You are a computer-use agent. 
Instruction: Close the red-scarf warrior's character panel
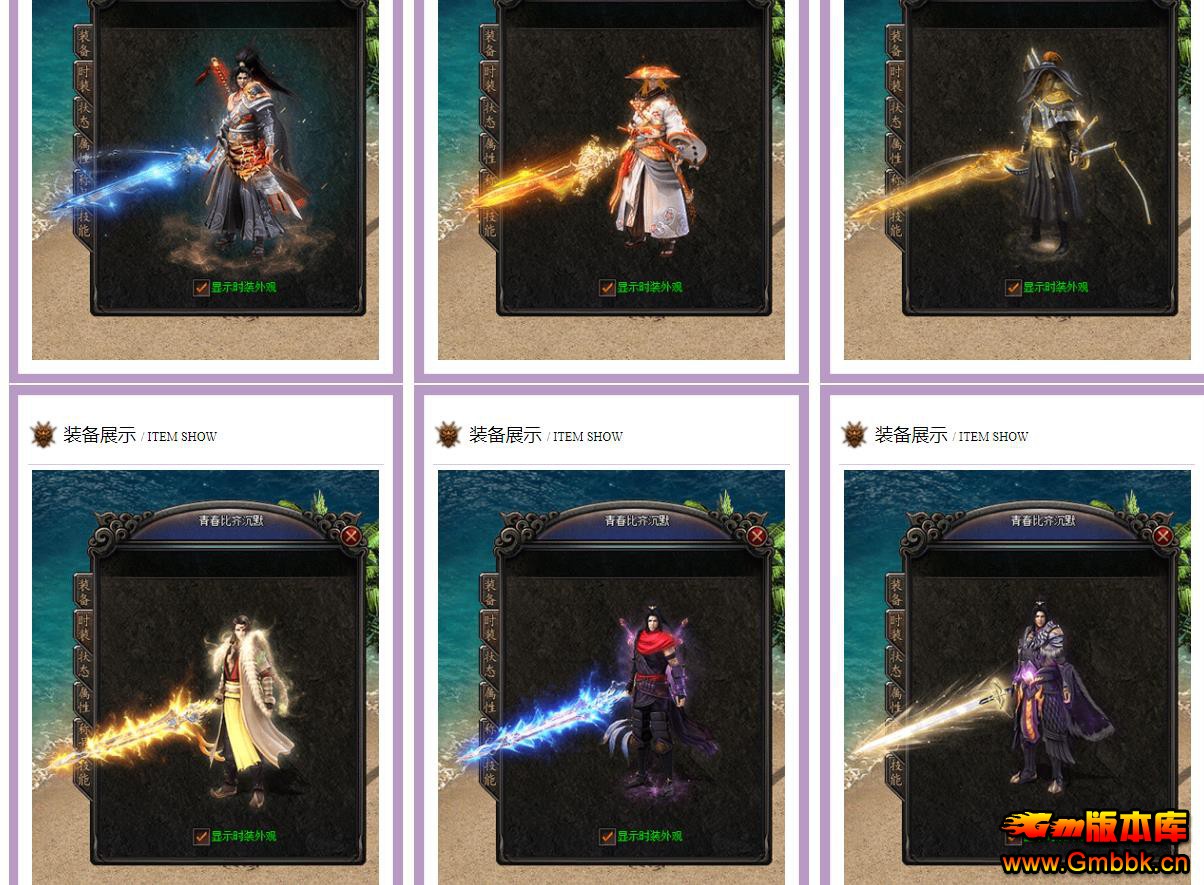click(757, 537)
